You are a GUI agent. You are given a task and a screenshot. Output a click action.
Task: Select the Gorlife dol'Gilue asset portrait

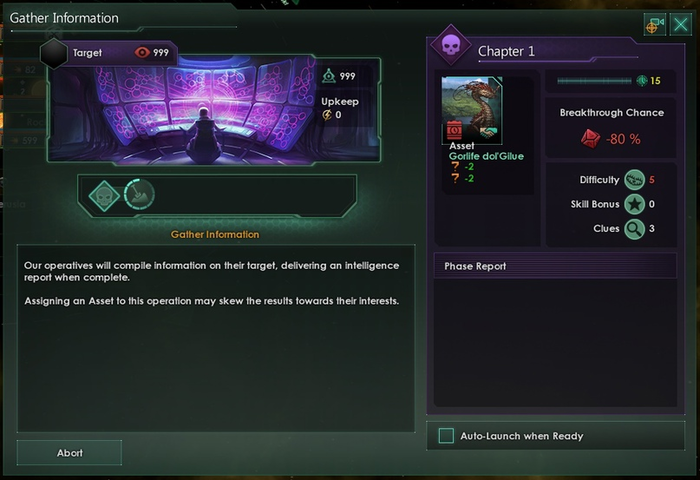(x=471, y=109)
